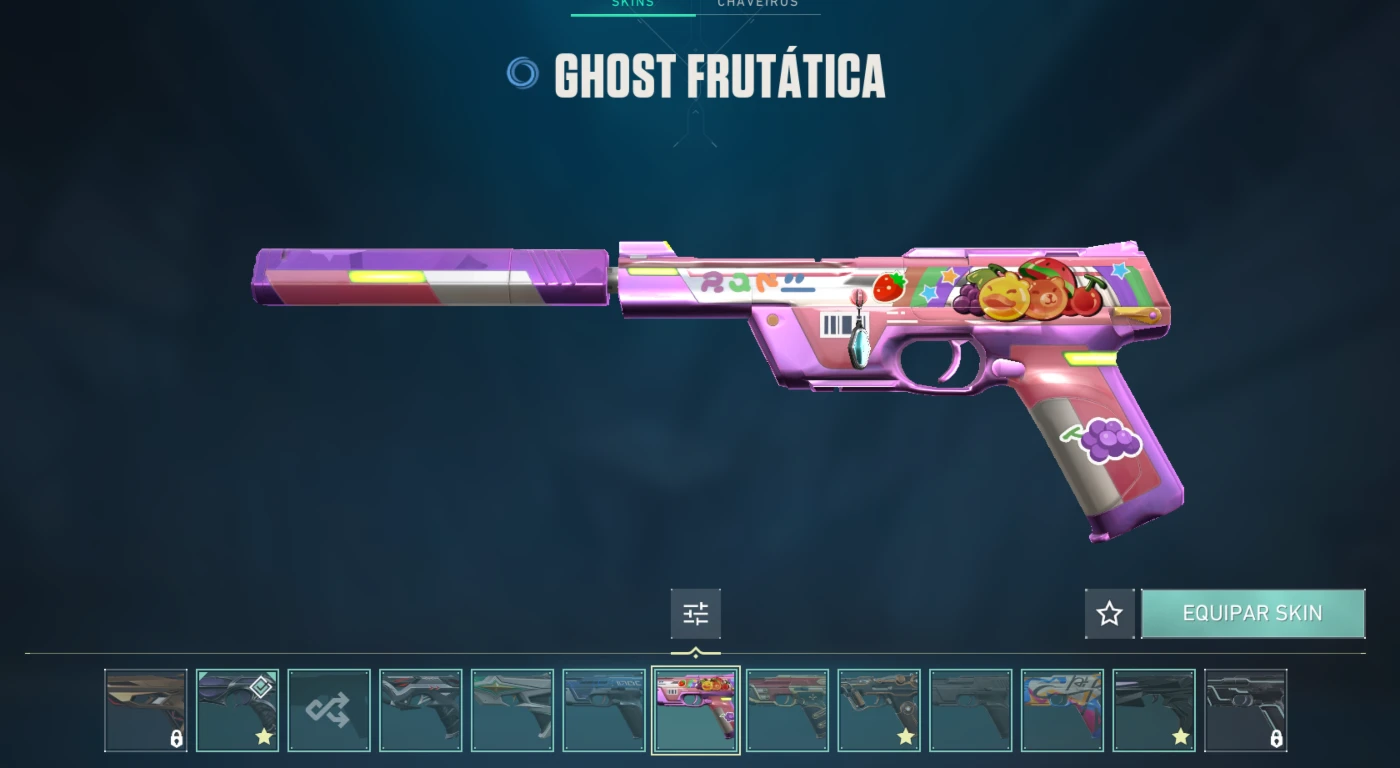Choose the equipped dark ornate favorited skin
The image size is (1400, 768).
click(237, 710)
